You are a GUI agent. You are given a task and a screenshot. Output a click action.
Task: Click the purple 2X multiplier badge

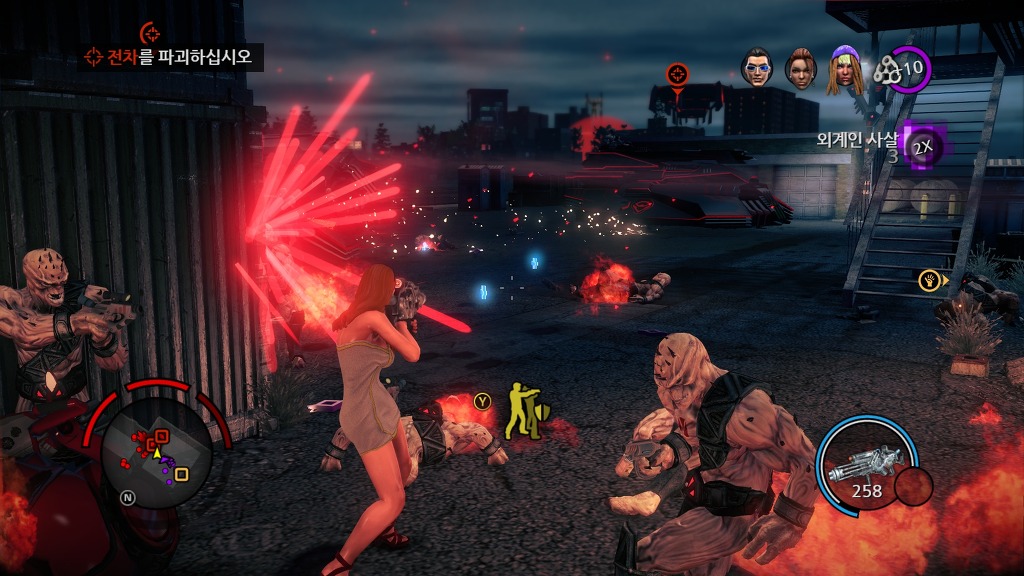point(922,147)
